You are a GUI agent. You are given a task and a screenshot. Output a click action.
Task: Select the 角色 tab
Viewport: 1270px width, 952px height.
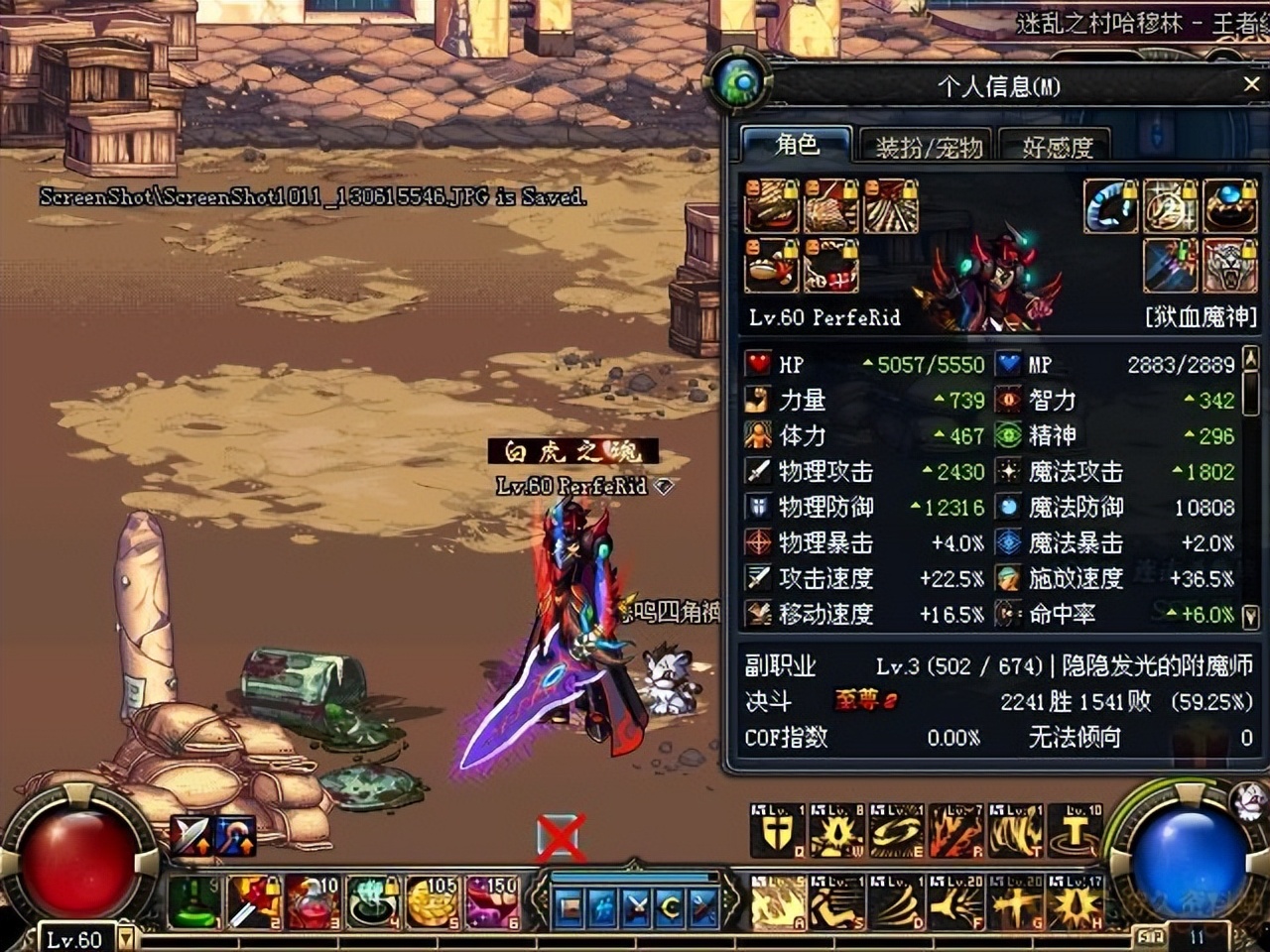point(797,145)
